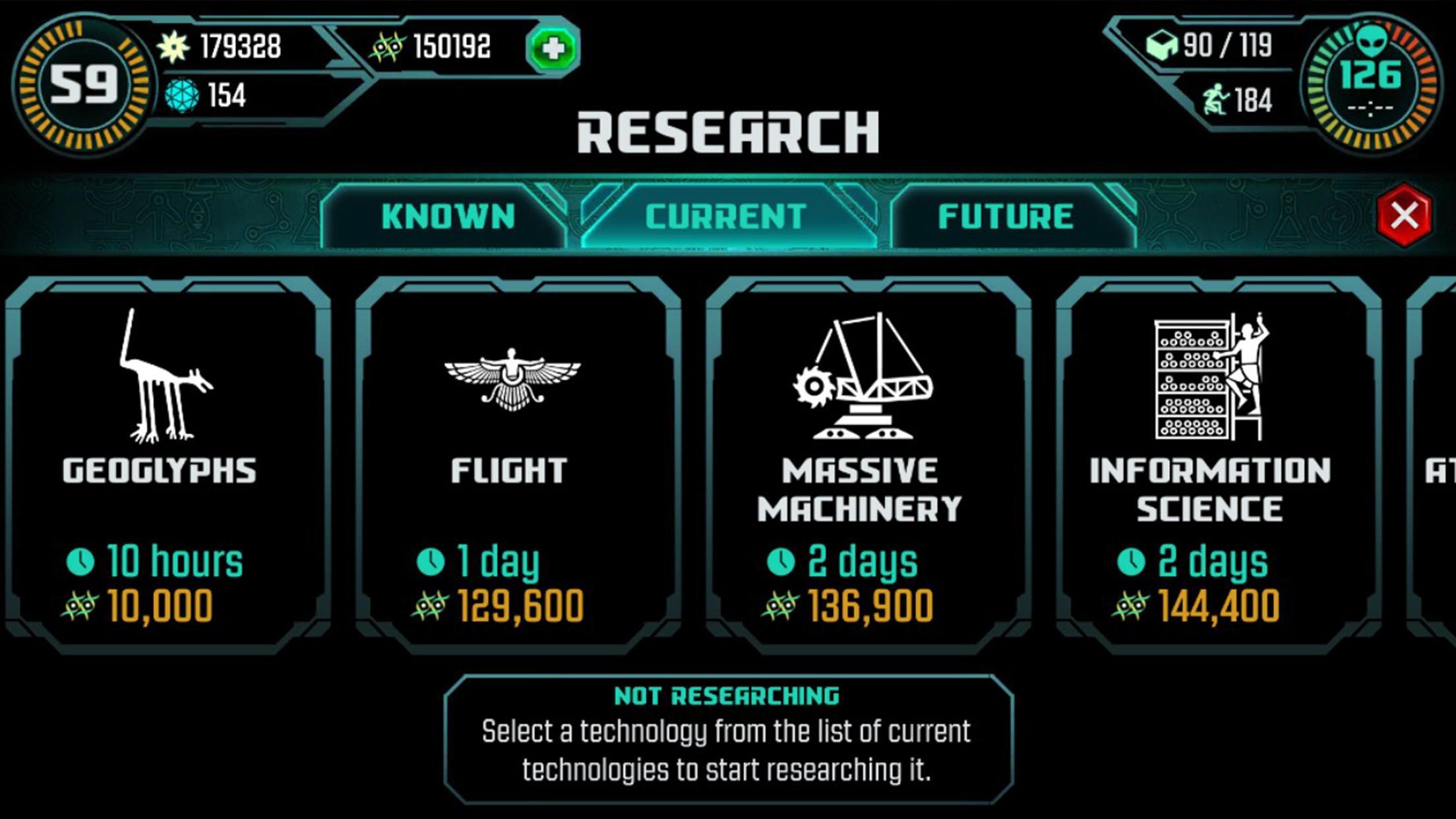Open the FUTURE tab

click(x=1010, y=215)
